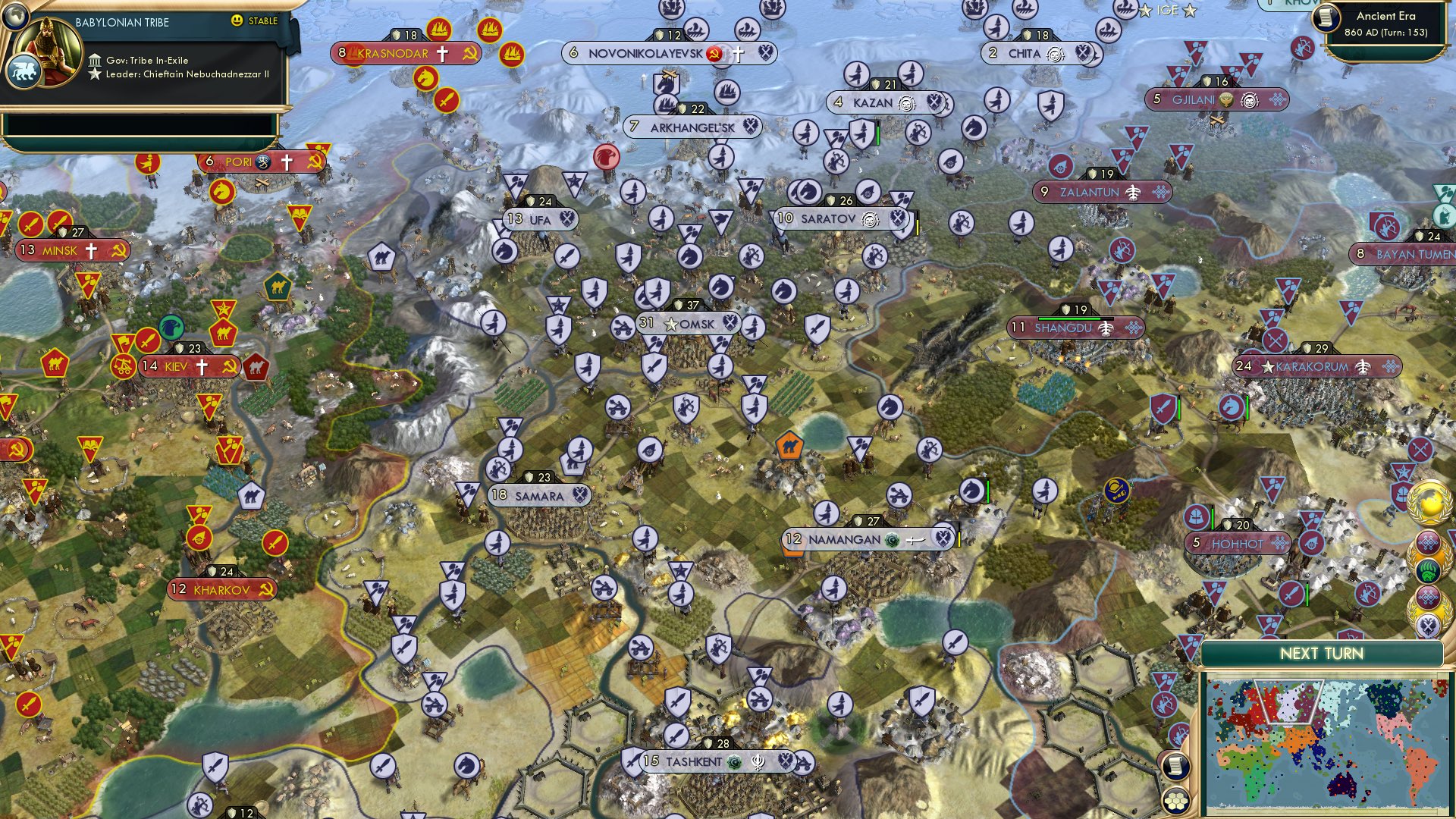Viewport: 1456px width, 819px height.
Task: Click the STABLE status indicator
Action: coord(256,22)
